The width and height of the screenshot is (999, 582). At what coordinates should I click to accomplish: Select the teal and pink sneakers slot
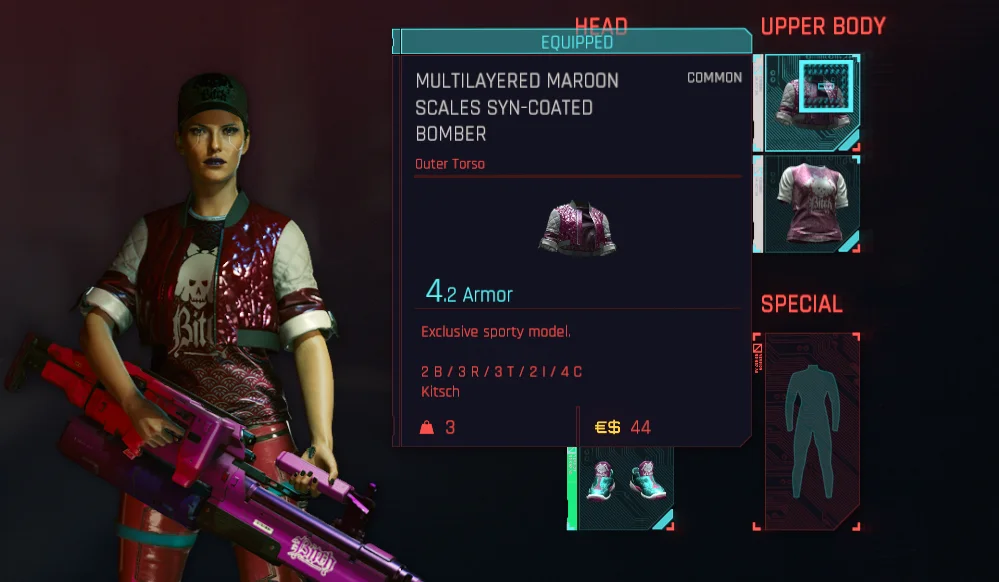coord(621,487)
